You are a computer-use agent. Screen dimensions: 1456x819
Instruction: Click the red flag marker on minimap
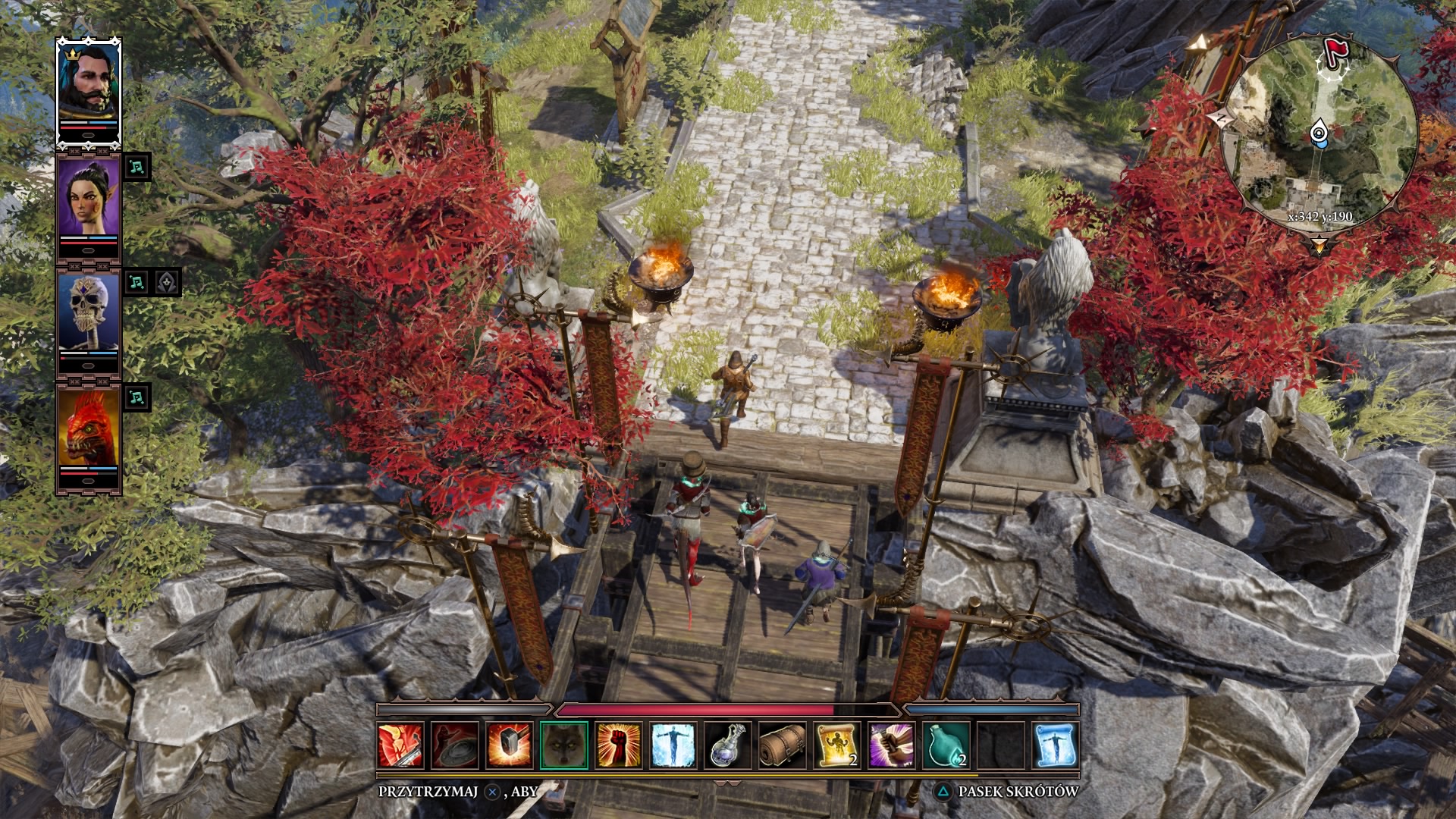click(x=1334, y=52)
